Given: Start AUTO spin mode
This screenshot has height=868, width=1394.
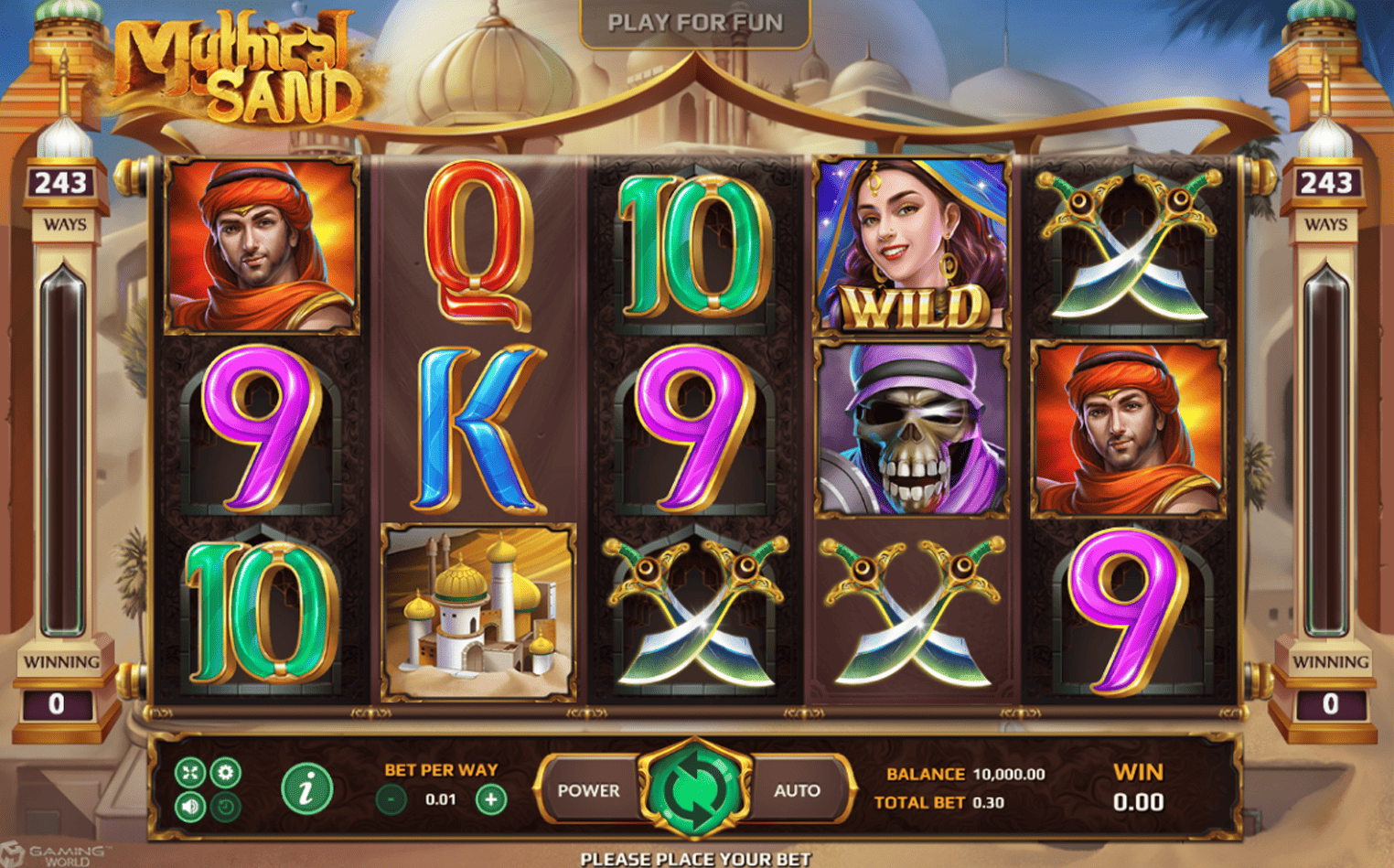Looking at the screenshot, I should [x=797, y=790].
